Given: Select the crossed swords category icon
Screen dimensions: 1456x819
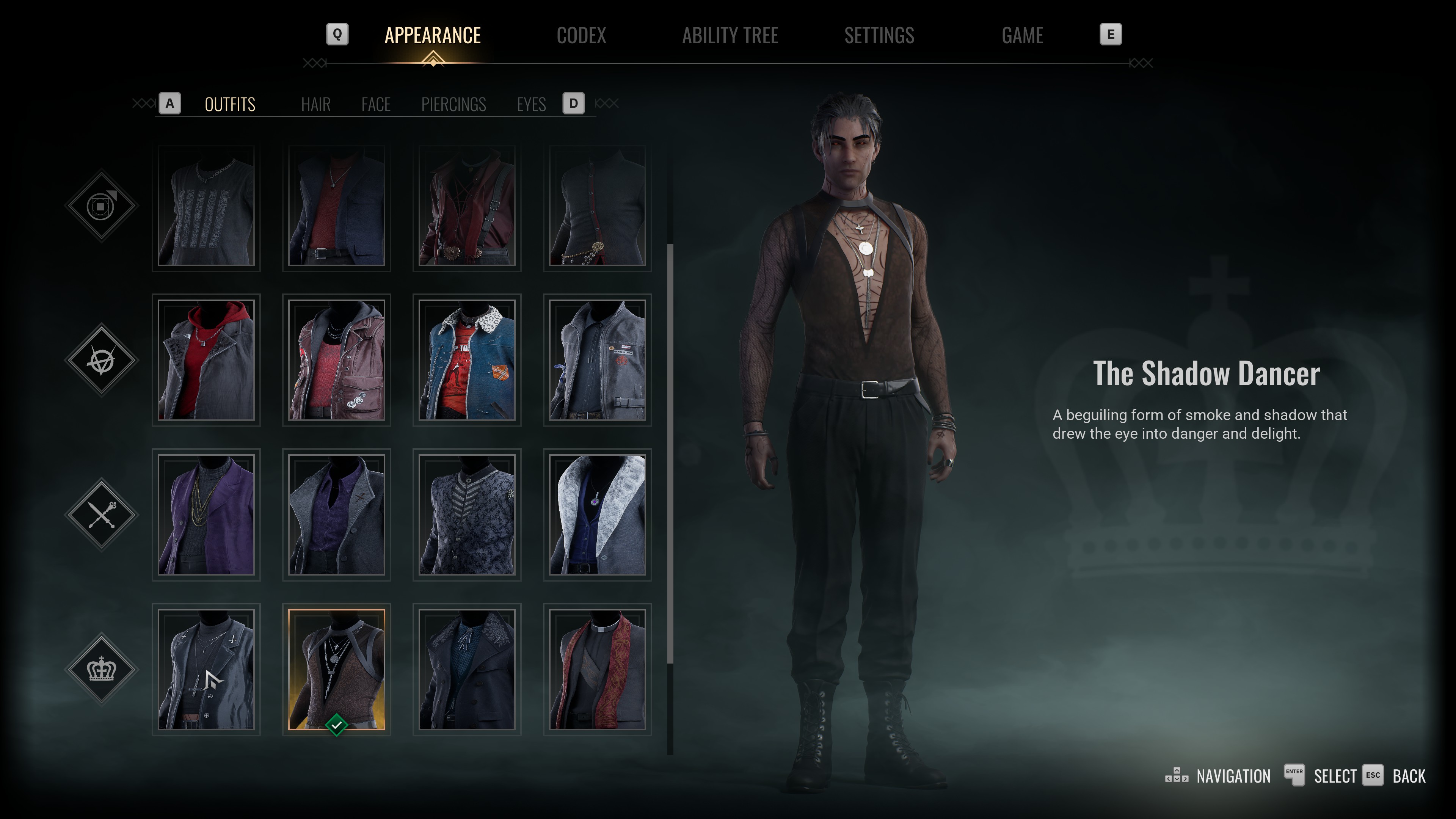Looking at the screenshot, I should click(102, 515).
